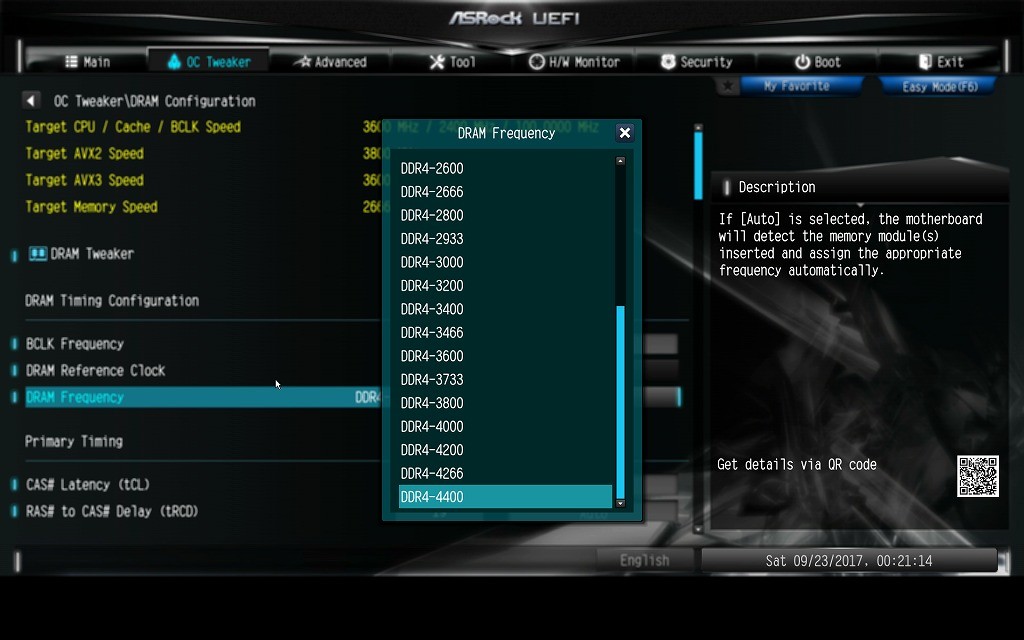Select DDR4-3000 option
The width and height of the screenshot is (1024, 640).
tap(432, 262)
